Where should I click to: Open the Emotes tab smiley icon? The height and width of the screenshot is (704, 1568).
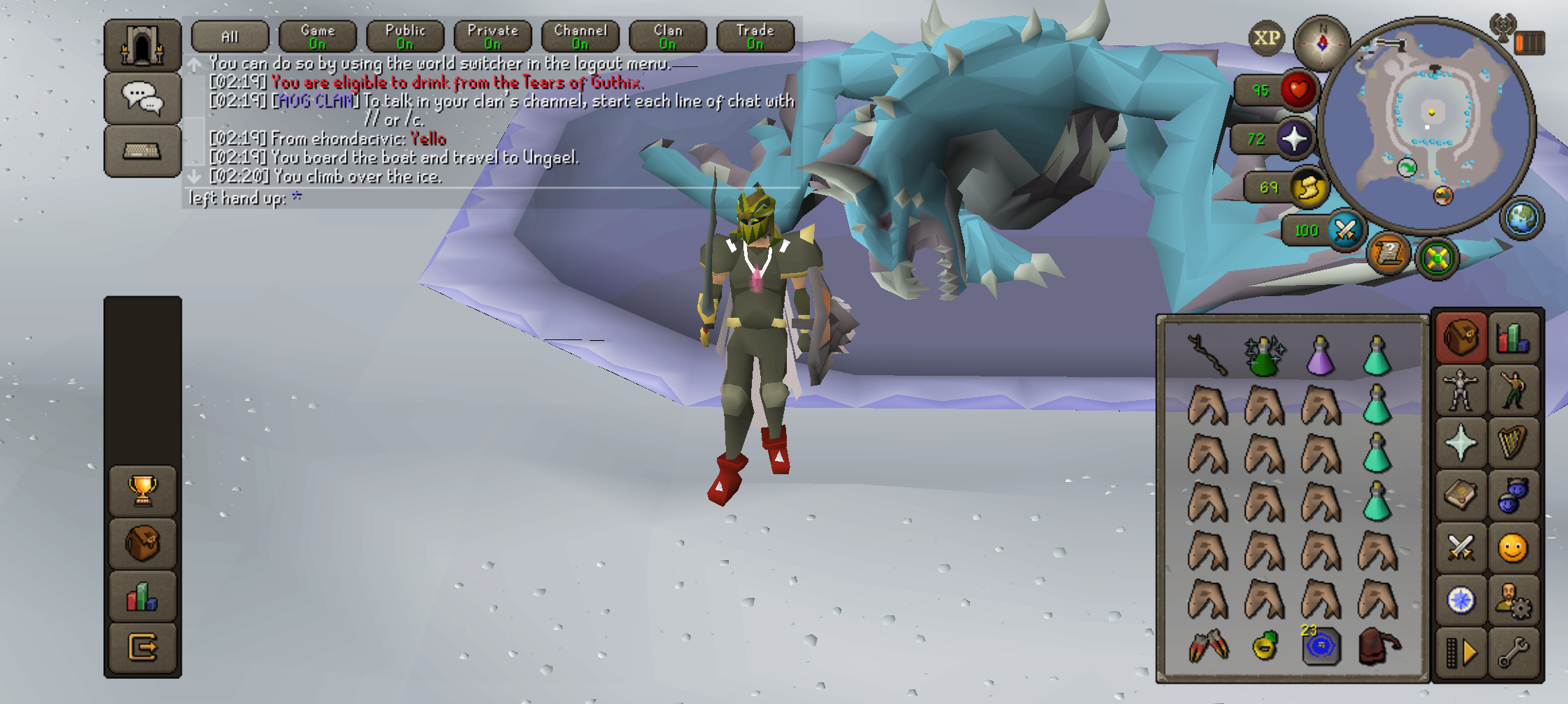(1513, 548)
